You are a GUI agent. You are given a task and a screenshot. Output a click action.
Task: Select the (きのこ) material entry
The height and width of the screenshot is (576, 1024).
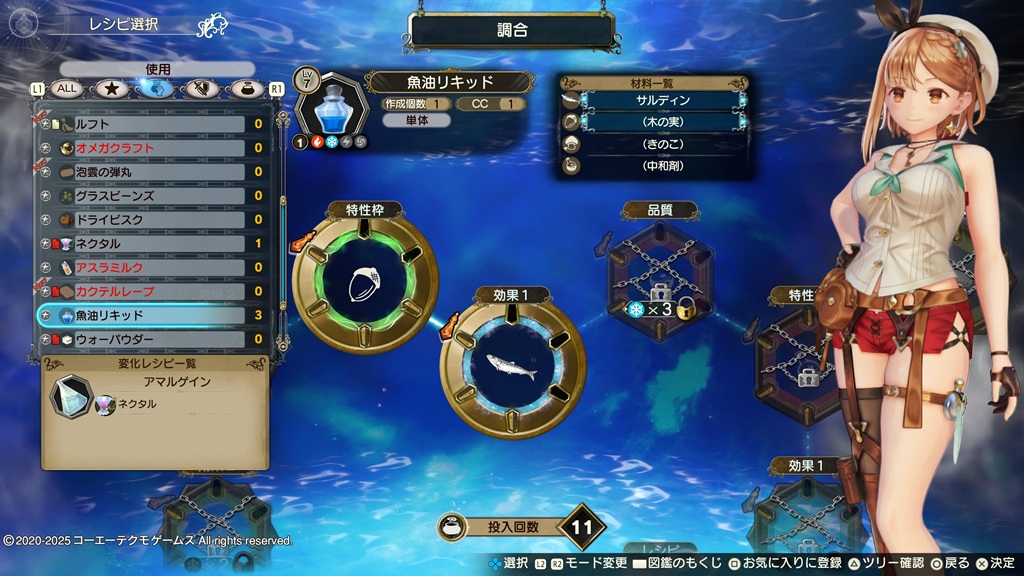point(662,143)
